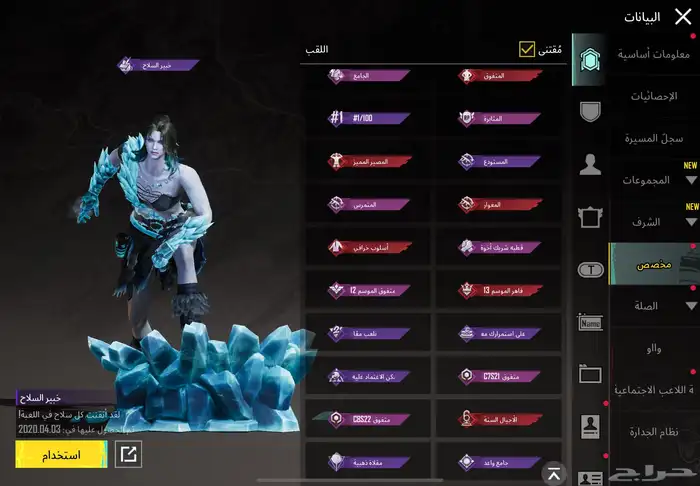This screenshot has height=486, width=700.
Task: Open the سجل المسيرة entry
Action: tap(653, 138)
